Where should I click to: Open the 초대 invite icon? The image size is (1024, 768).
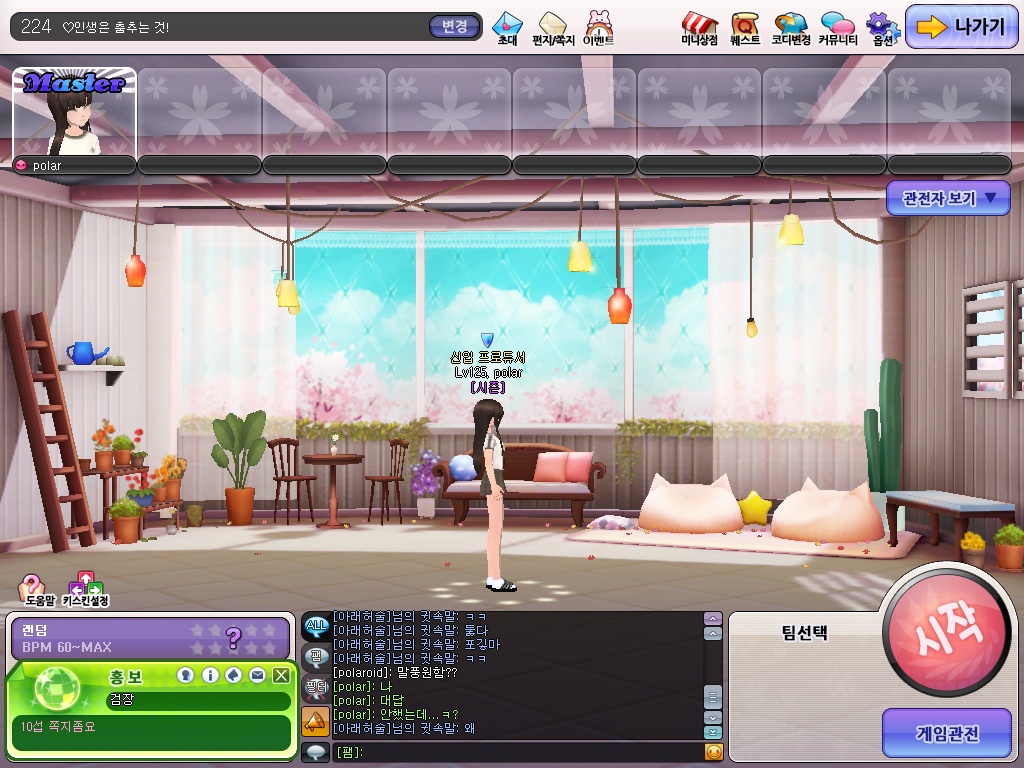507,27
